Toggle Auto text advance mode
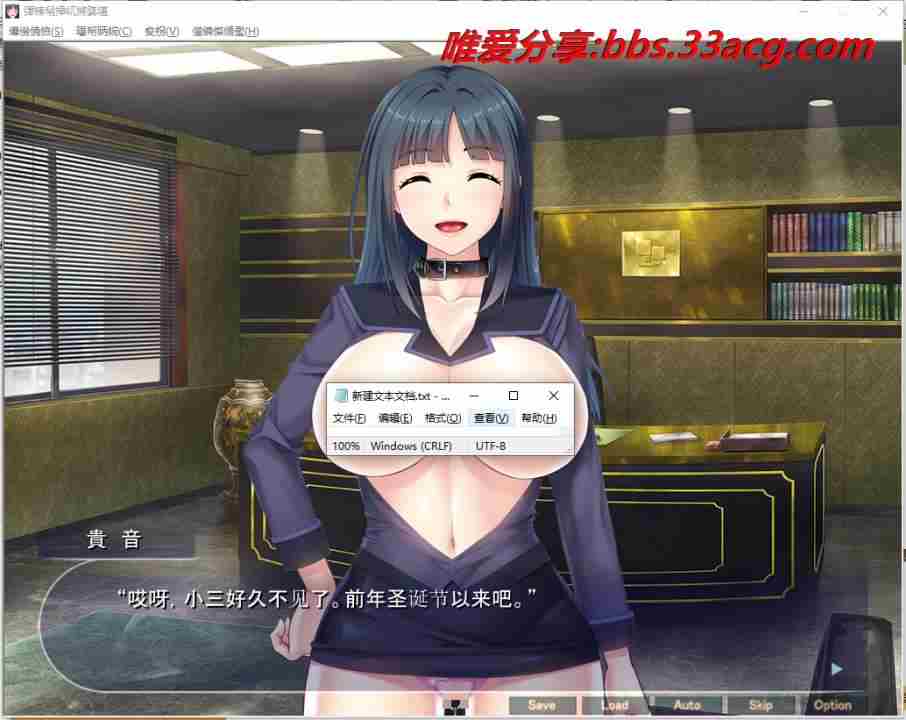This screenshot has width=906, height=720. (x=687, y=705)
